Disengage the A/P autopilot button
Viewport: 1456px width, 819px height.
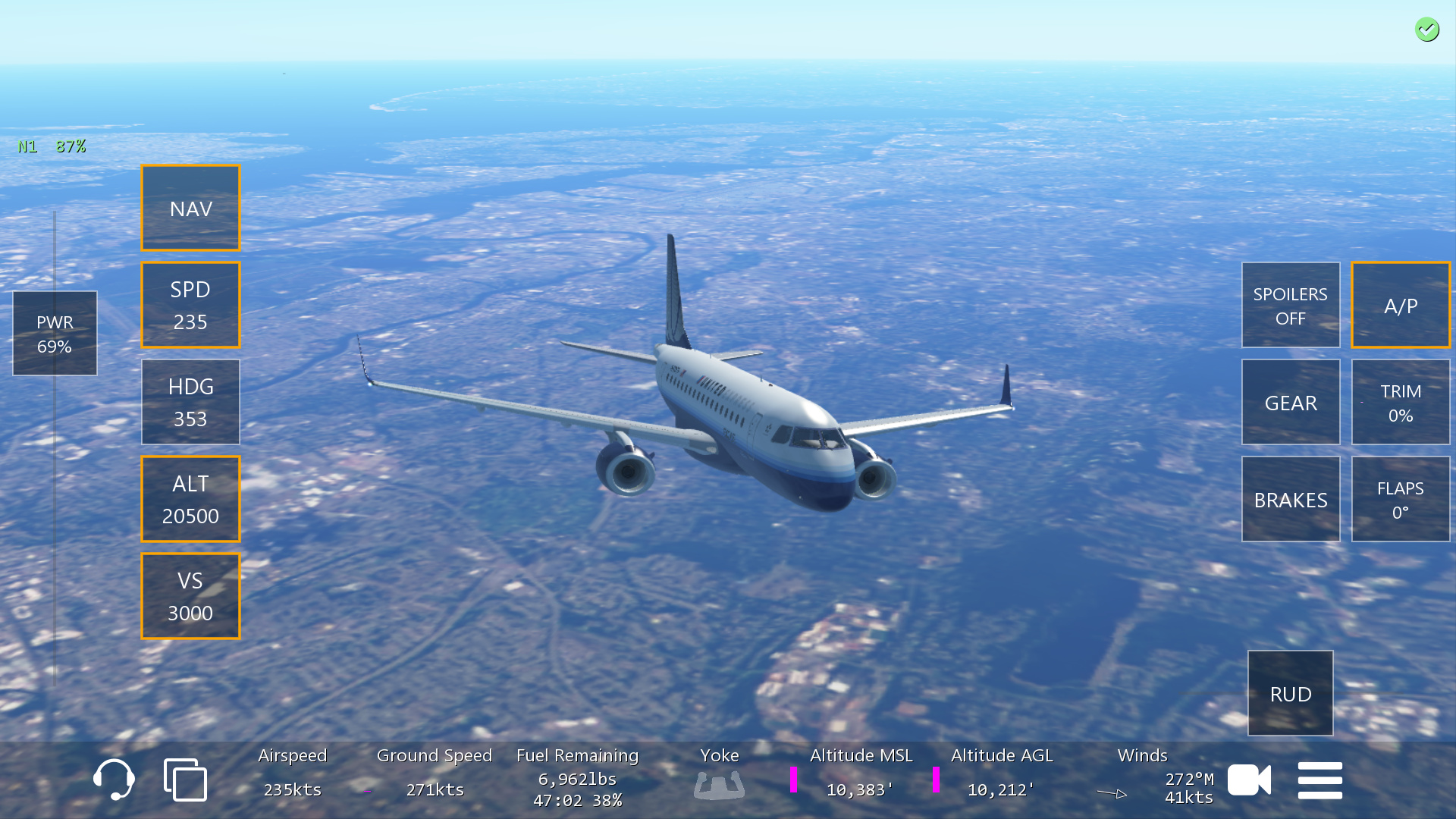coord(1400,305)
